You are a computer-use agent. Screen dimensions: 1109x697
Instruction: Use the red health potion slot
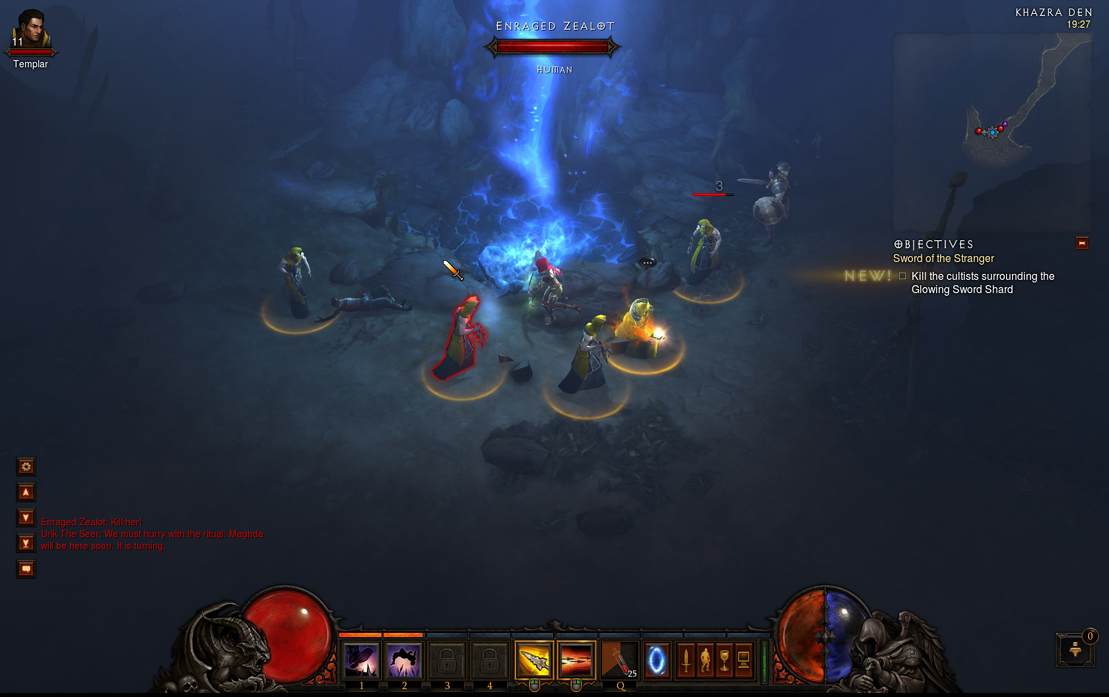(x=619, y=660)
